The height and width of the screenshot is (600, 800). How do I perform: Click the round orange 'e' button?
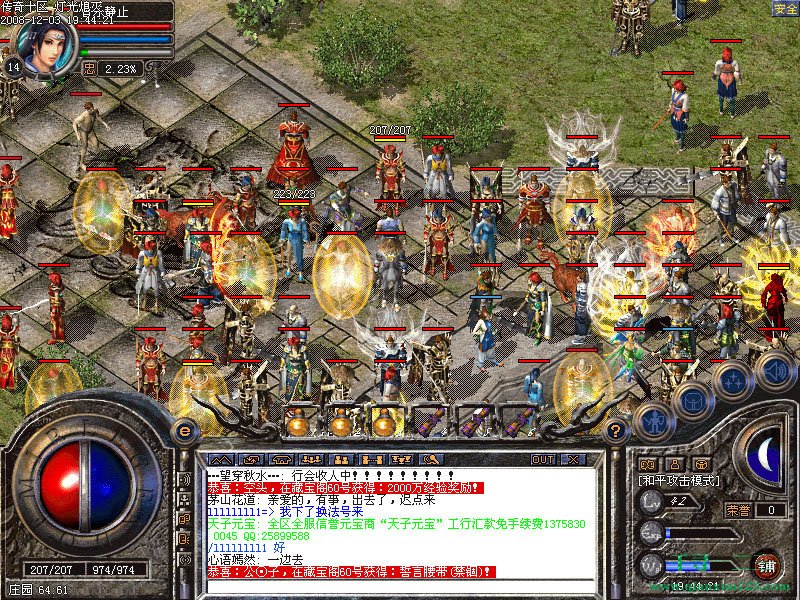pyautogui.click(x=184, y=431)
